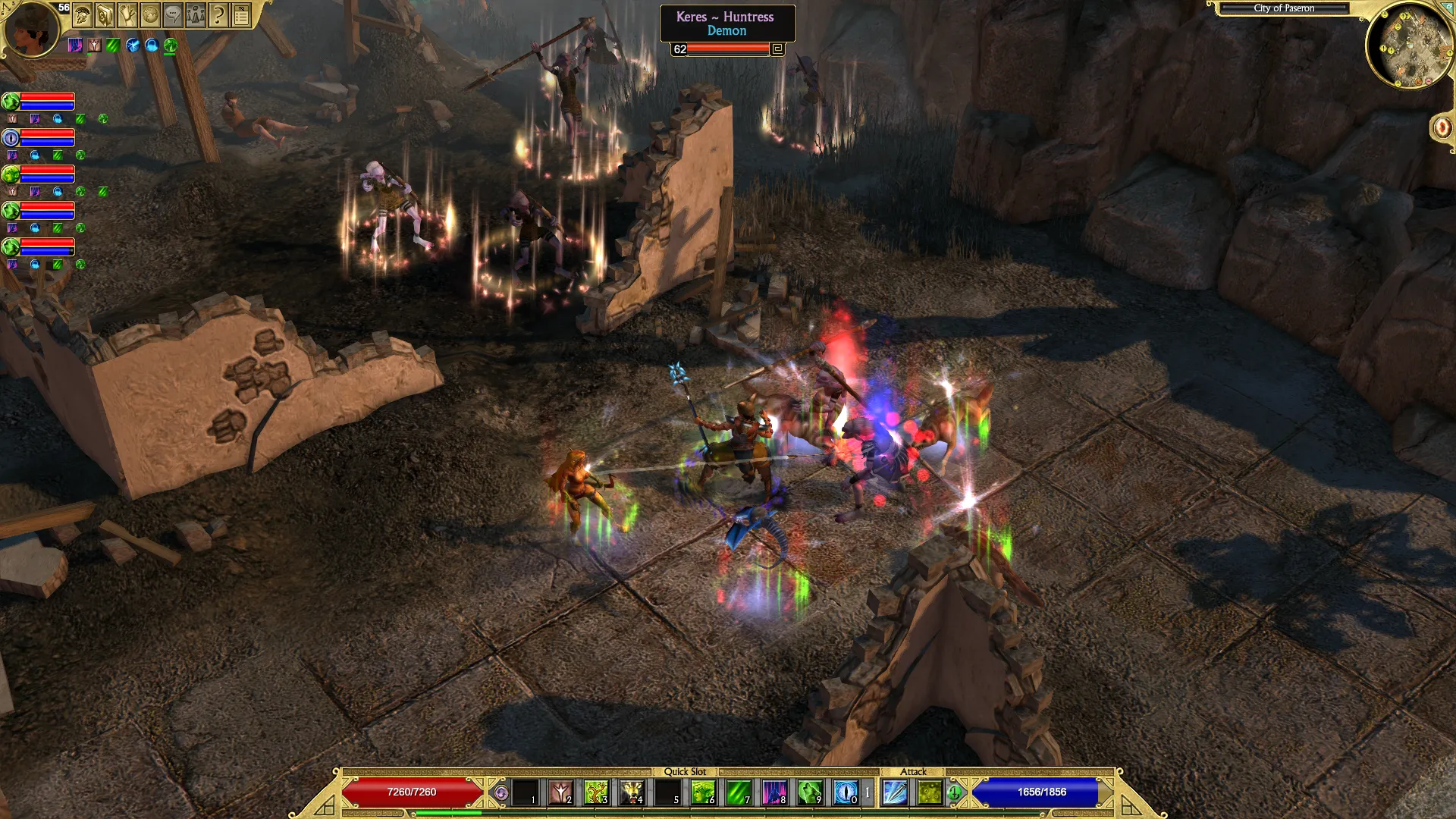Click the player character portrait
Screen dimensions: 1456x819
tap(30, 29)
